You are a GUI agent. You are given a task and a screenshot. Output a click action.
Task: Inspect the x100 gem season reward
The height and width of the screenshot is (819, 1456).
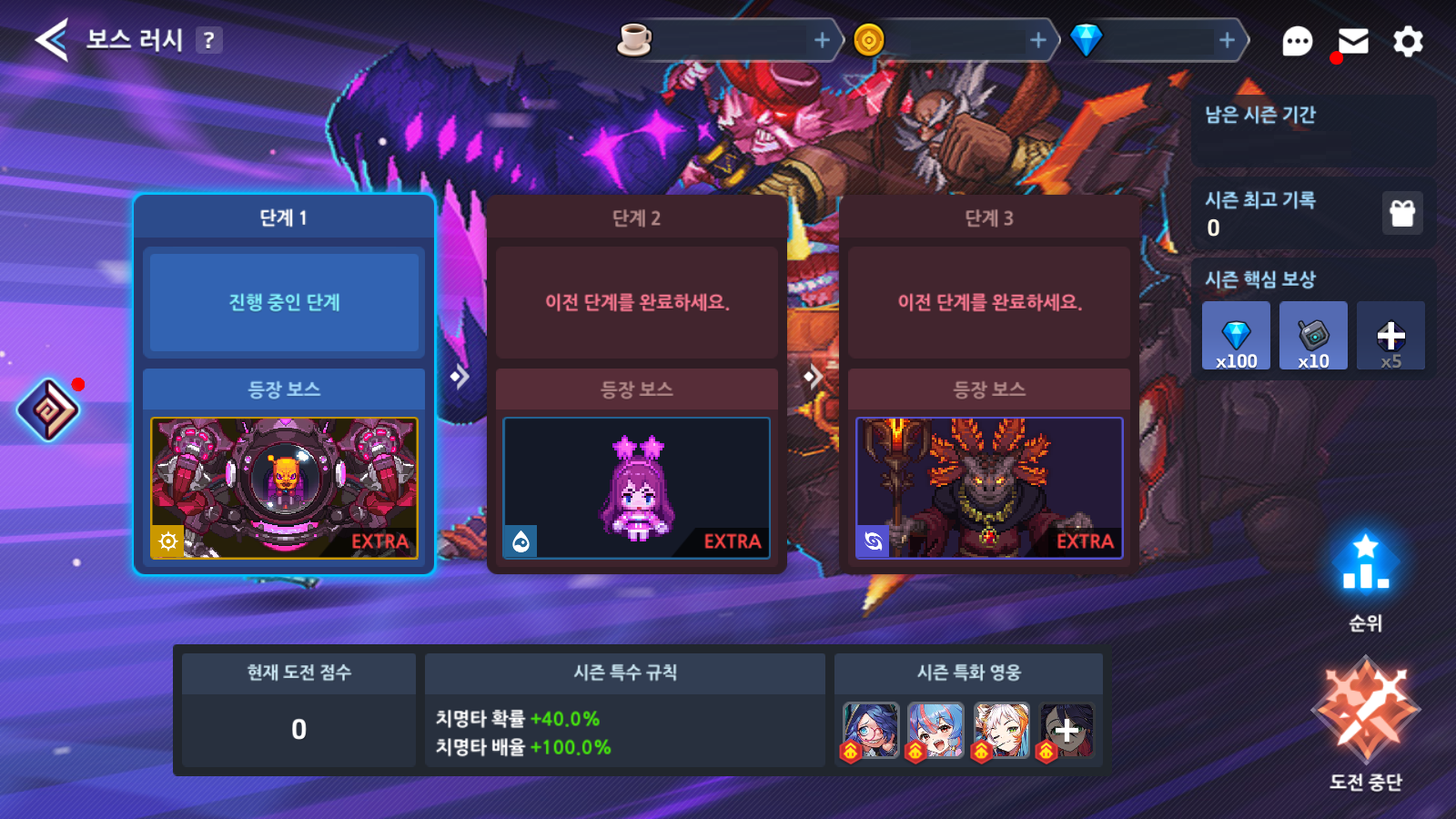[1236, 336]
